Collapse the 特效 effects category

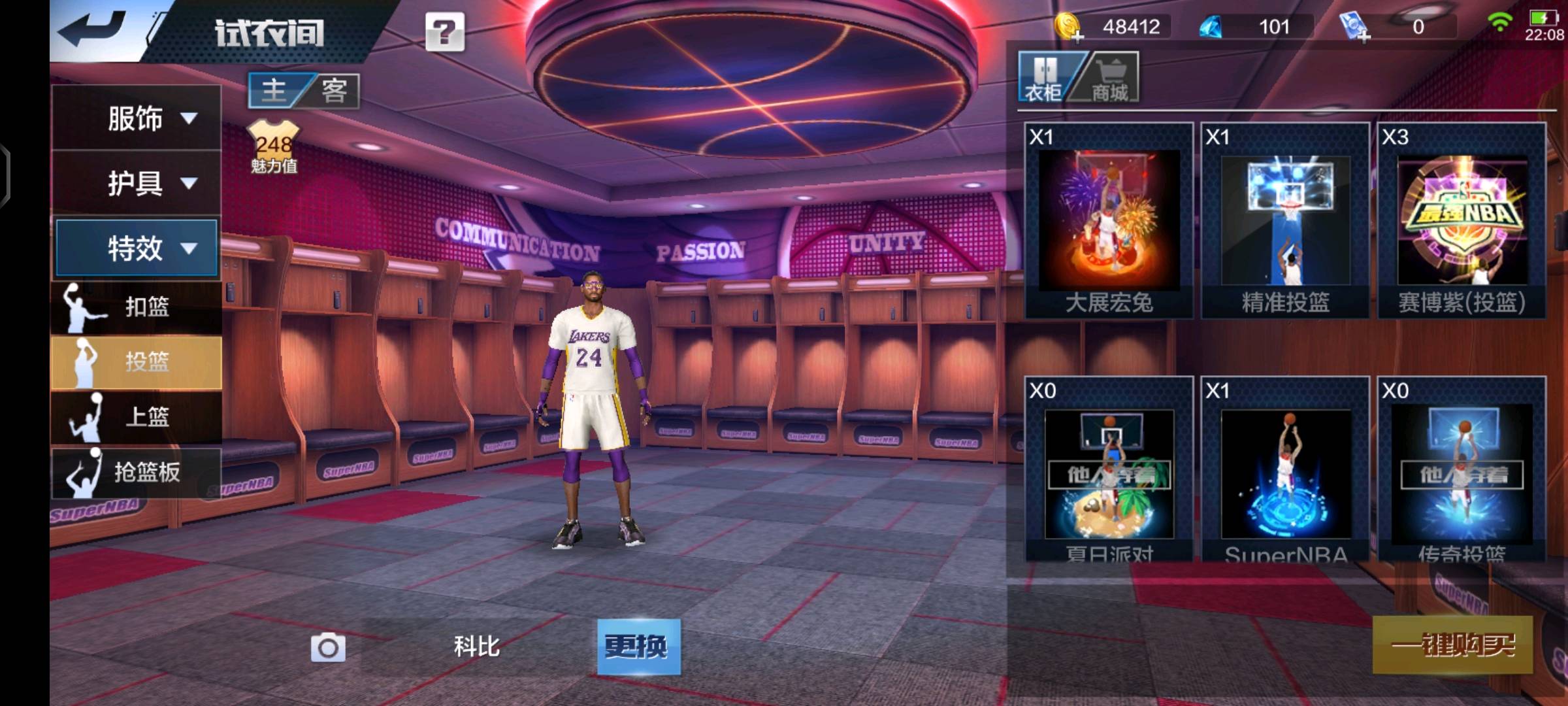tap(136, 248)
